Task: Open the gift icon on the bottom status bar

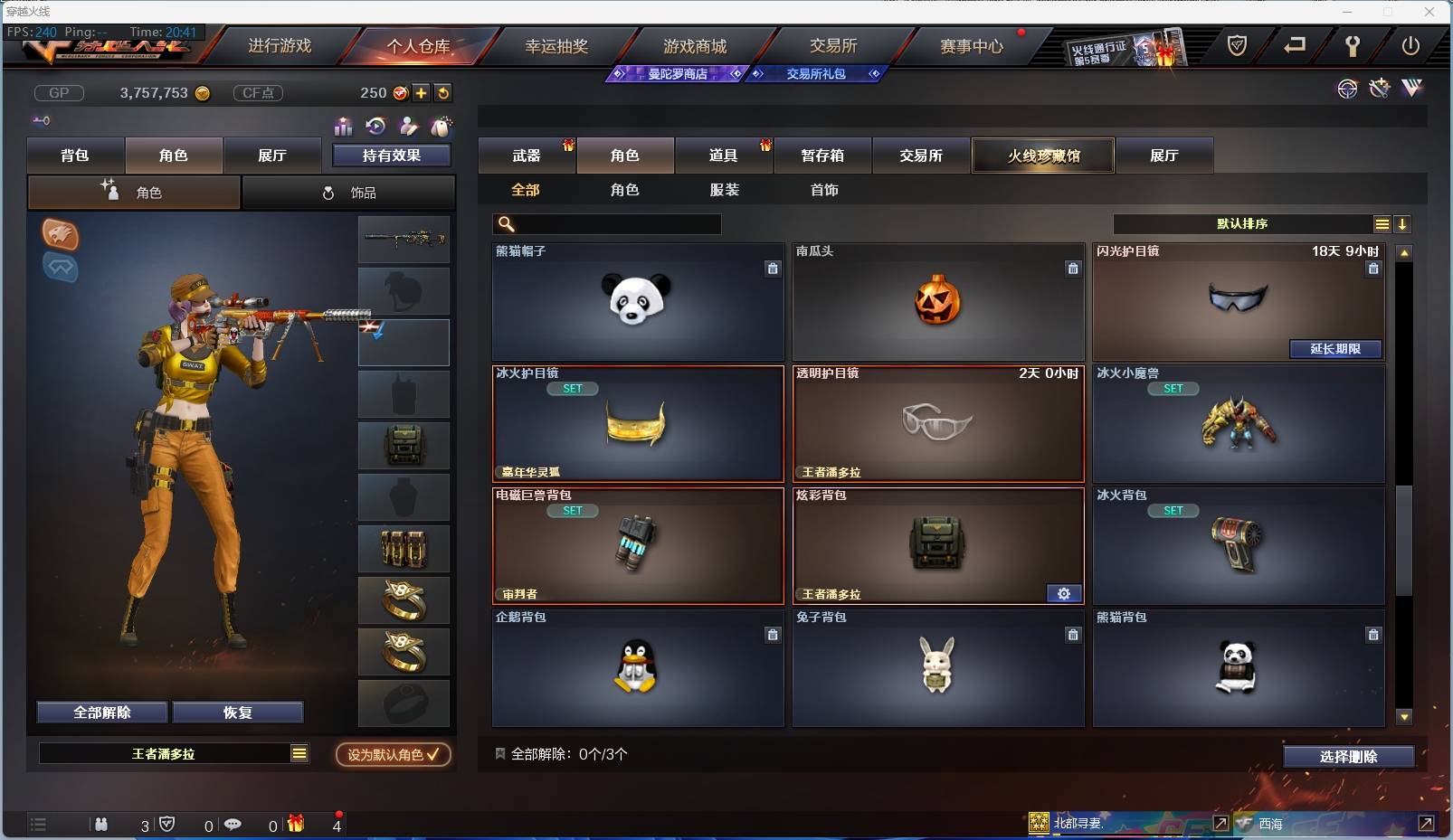Action: coord(294,824)
